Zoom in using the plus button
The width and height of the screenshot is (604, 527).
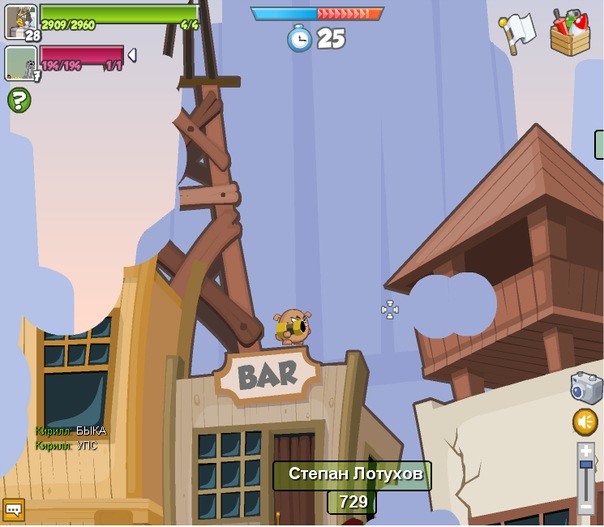[586, 452]
